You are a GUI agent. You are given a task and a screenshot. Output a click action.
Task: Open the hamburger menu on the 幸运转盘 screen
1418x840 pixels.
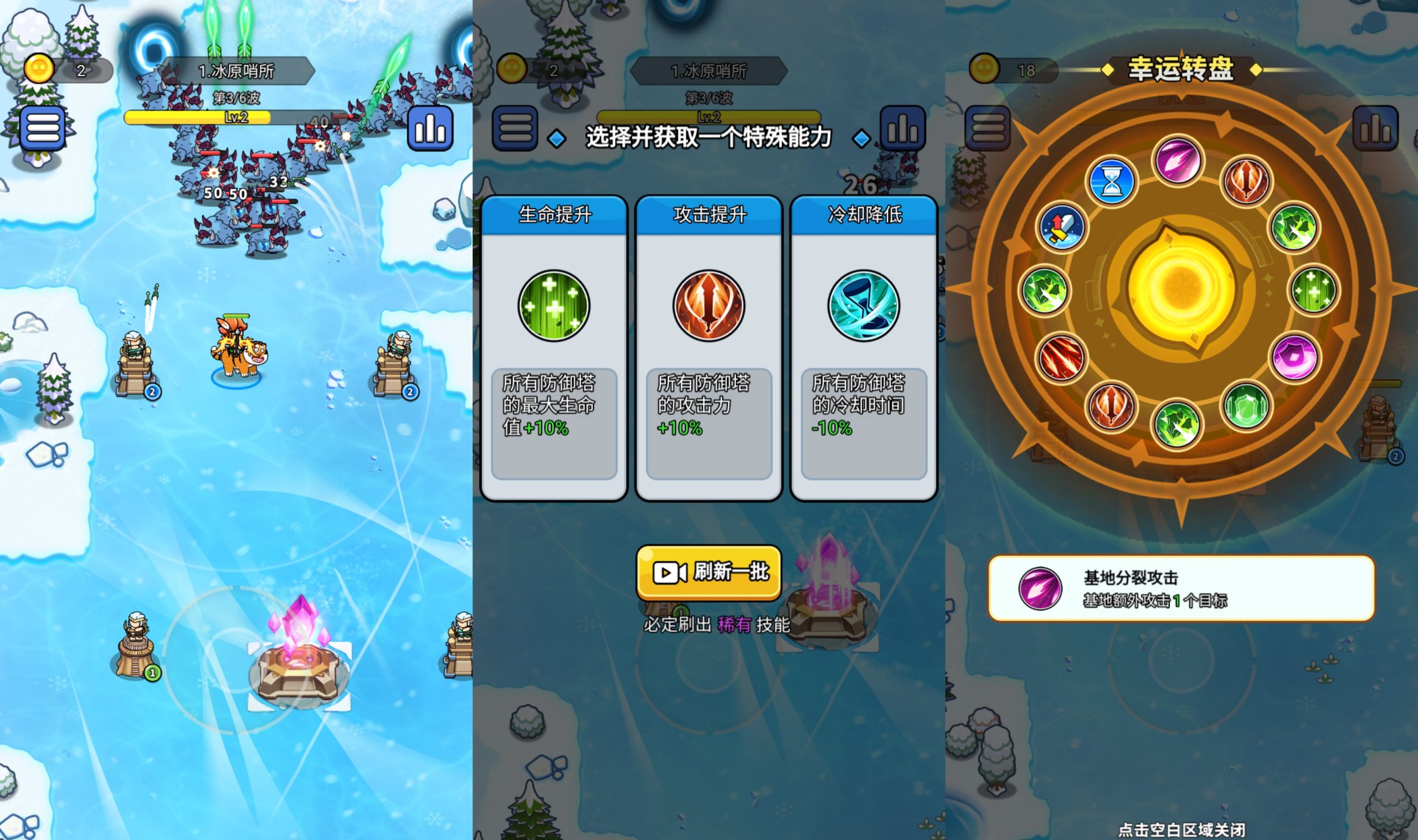click(988, 128)
